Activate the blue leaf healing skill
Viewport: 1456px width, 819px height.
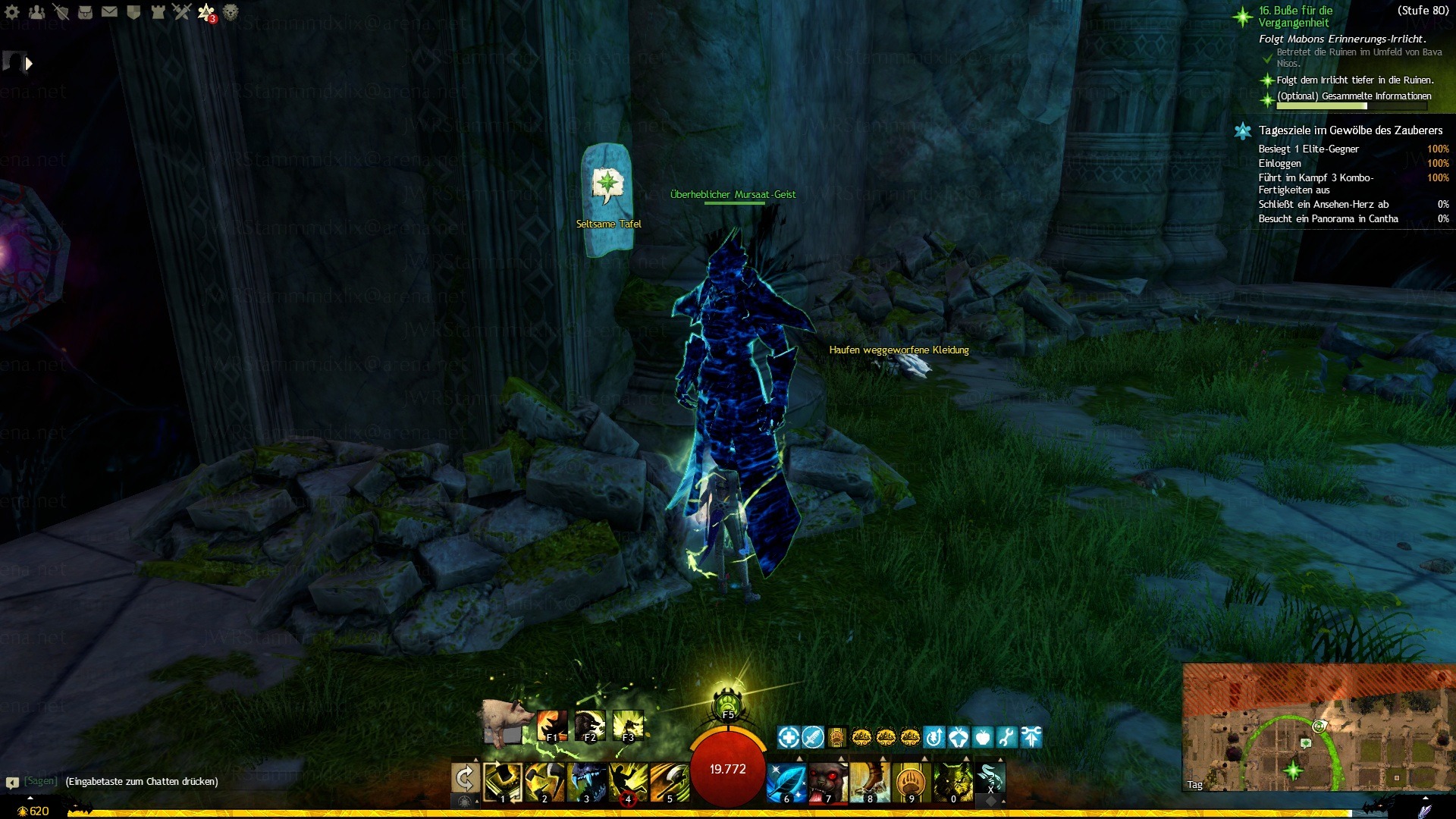[x=785, y=783]
